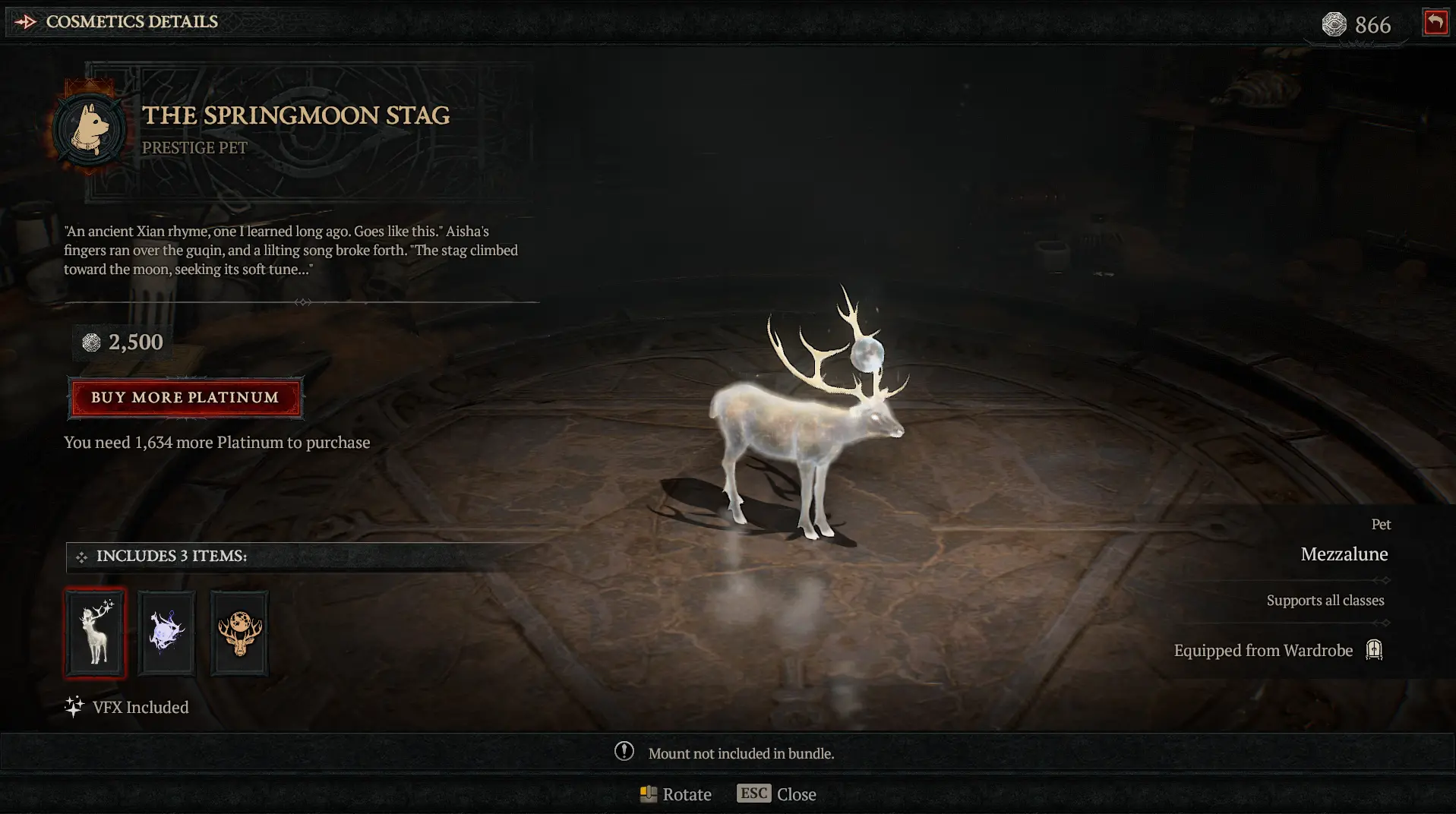Click the Buy More Platinum button
This screenshot has width=1456, height=814.
(x=185, y=398)
